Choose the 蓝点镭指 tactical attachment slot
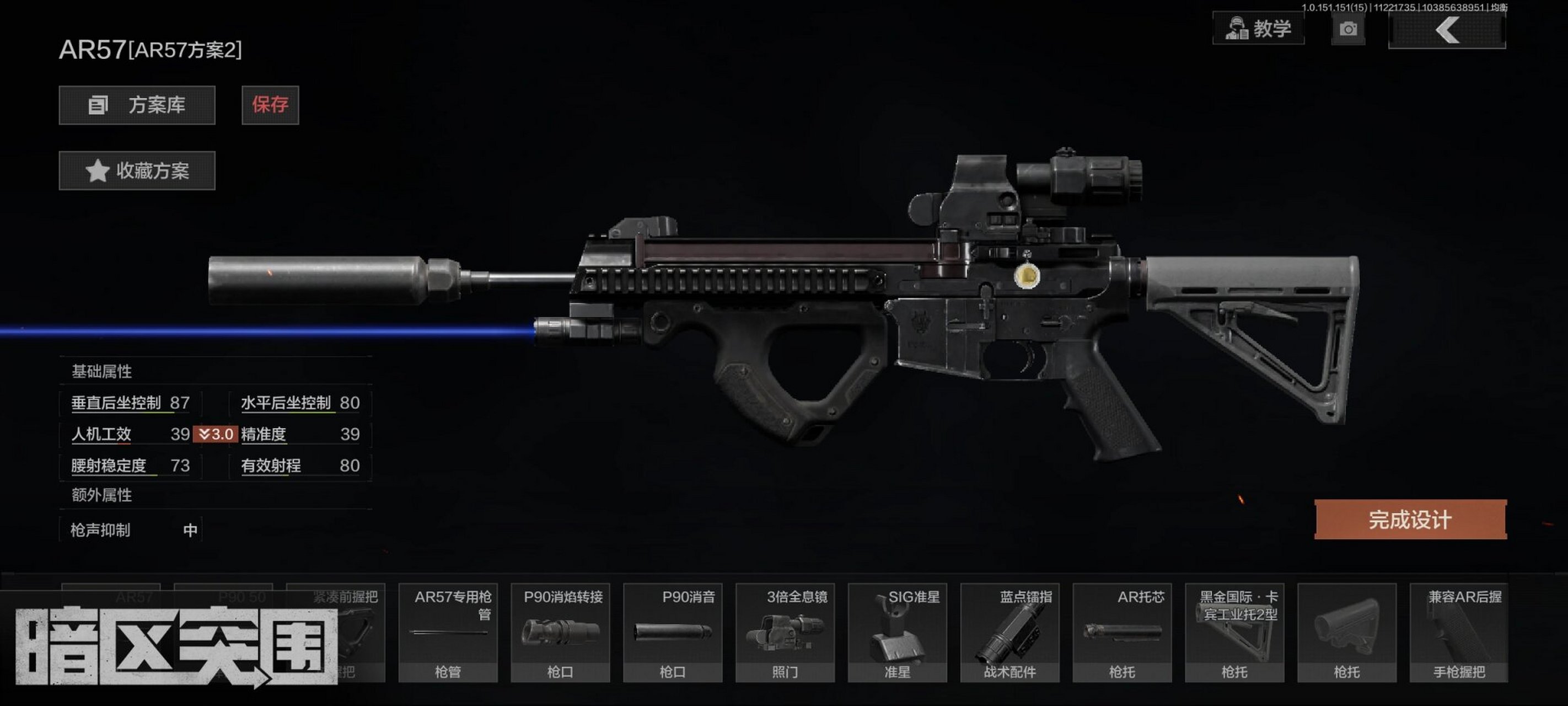Image resolution: width=1568 pixels, height=706 pixels. coord(1010,632)
